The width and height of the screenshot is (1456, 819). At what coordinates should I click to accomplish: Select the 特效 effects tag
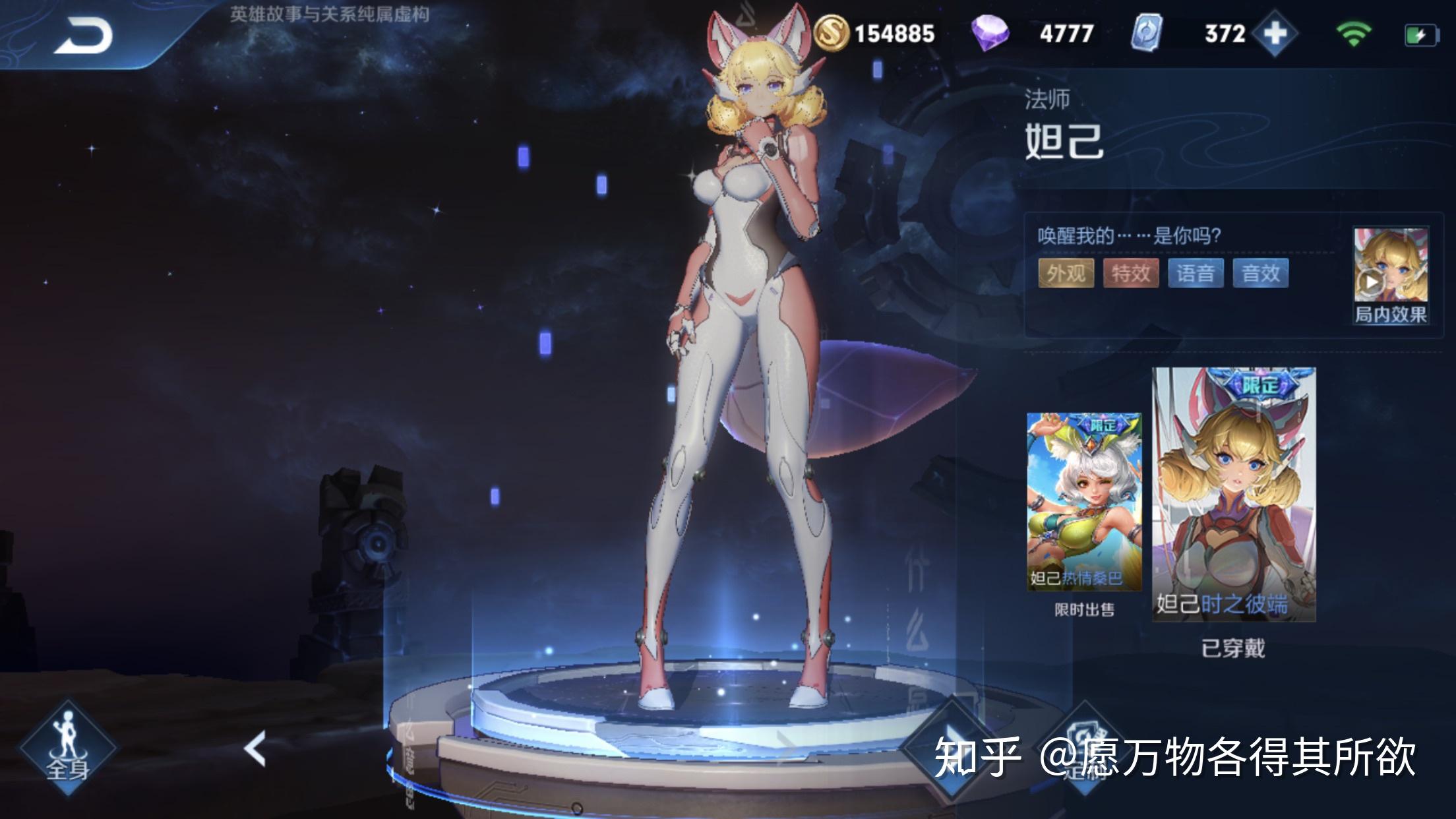(x=1130, y=273)
